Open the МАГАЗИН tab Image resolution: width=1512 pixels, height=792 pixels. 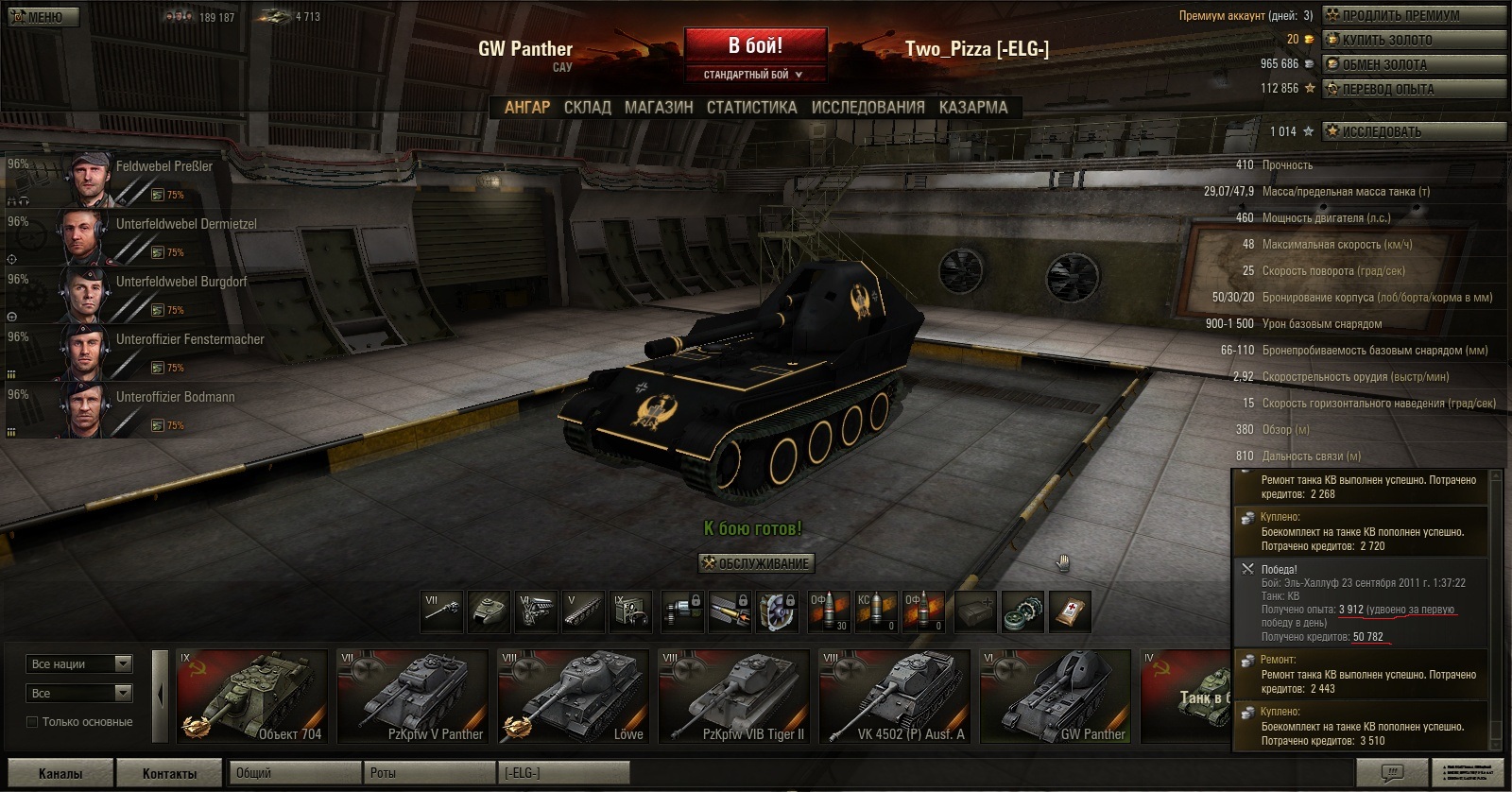[659, 108]
